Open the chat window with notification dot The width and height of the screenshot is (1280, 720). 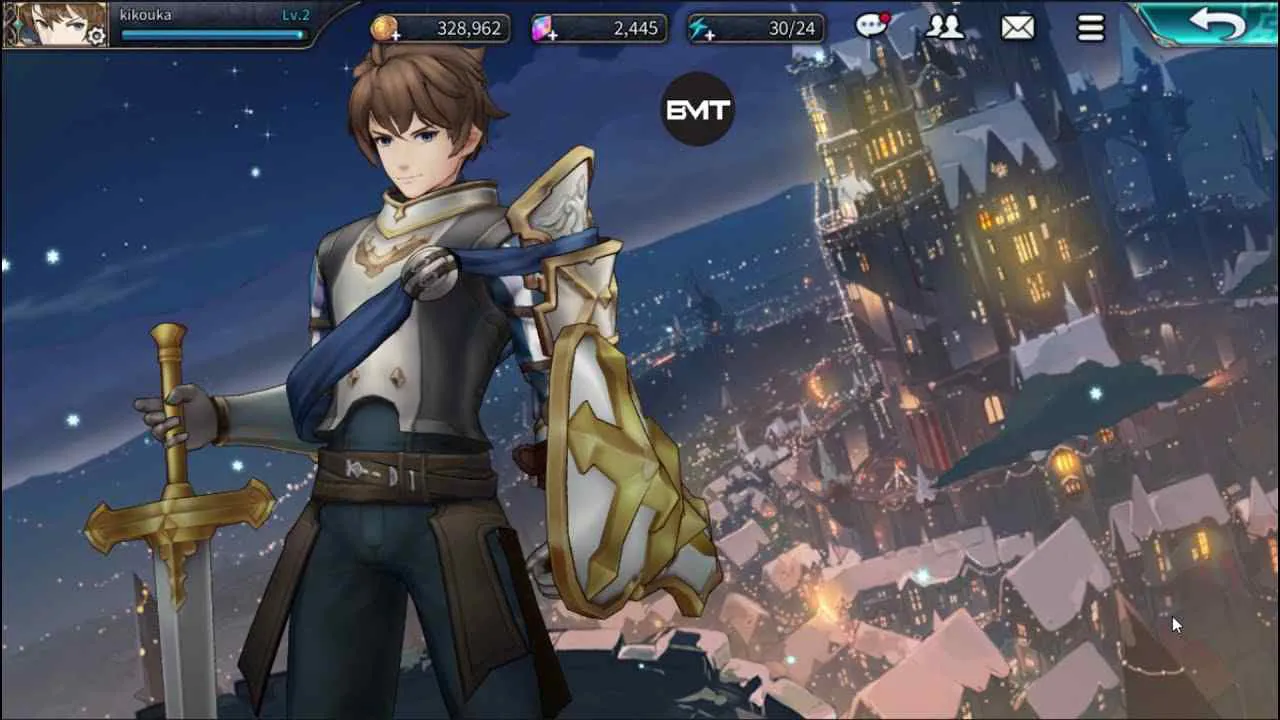tap(873, 27)
